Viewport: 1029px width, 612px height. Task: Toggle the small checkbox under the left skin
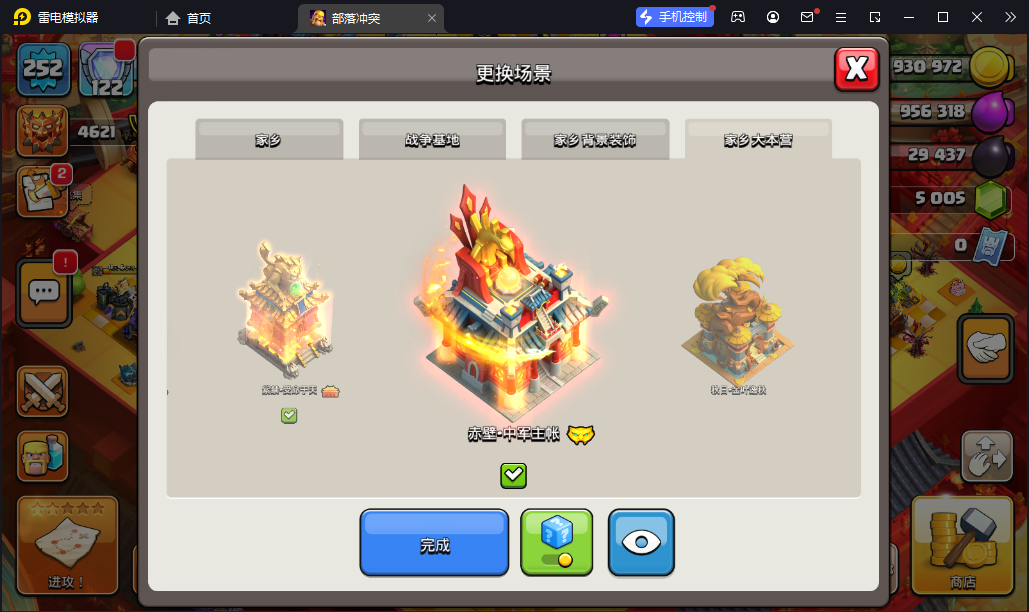pyautogui.click(x=289, y=415)
